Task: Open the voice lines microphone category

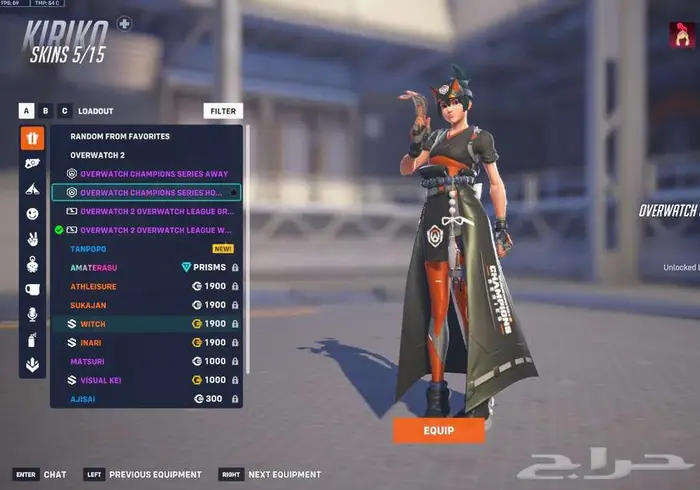Action: pyautogui.click(x=32, y=314)
